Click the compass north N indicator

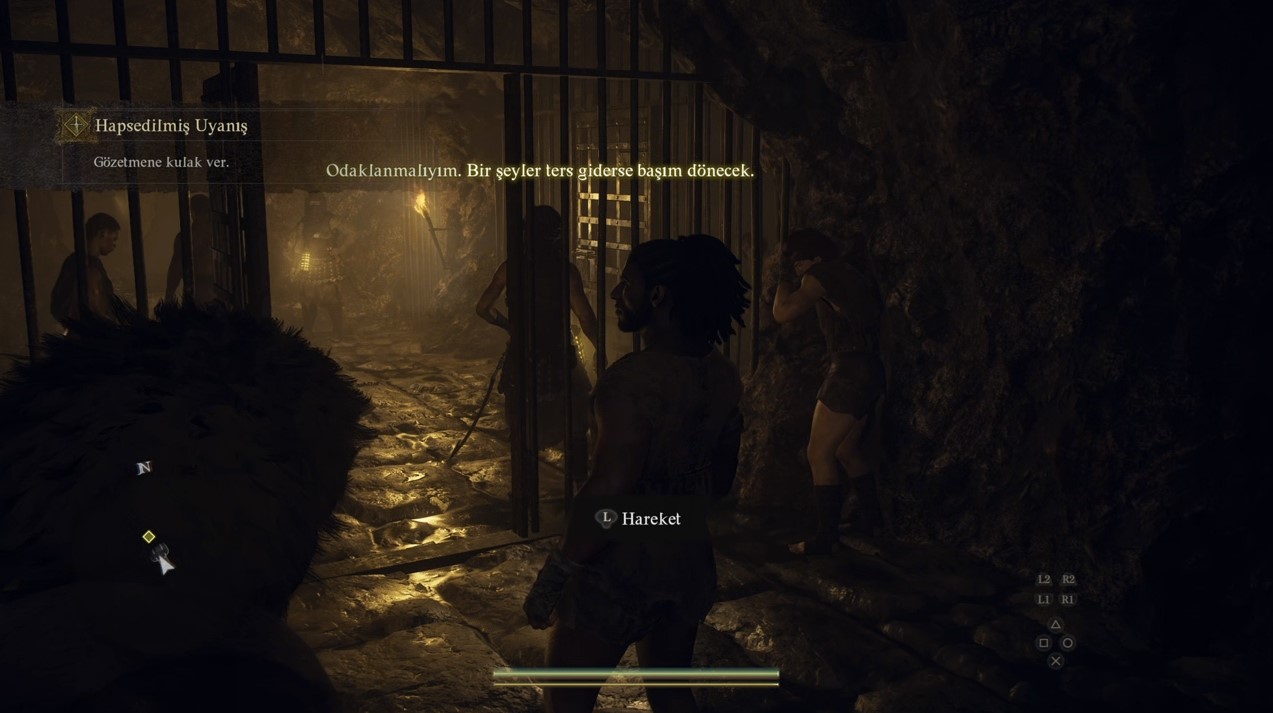[144, 468]
